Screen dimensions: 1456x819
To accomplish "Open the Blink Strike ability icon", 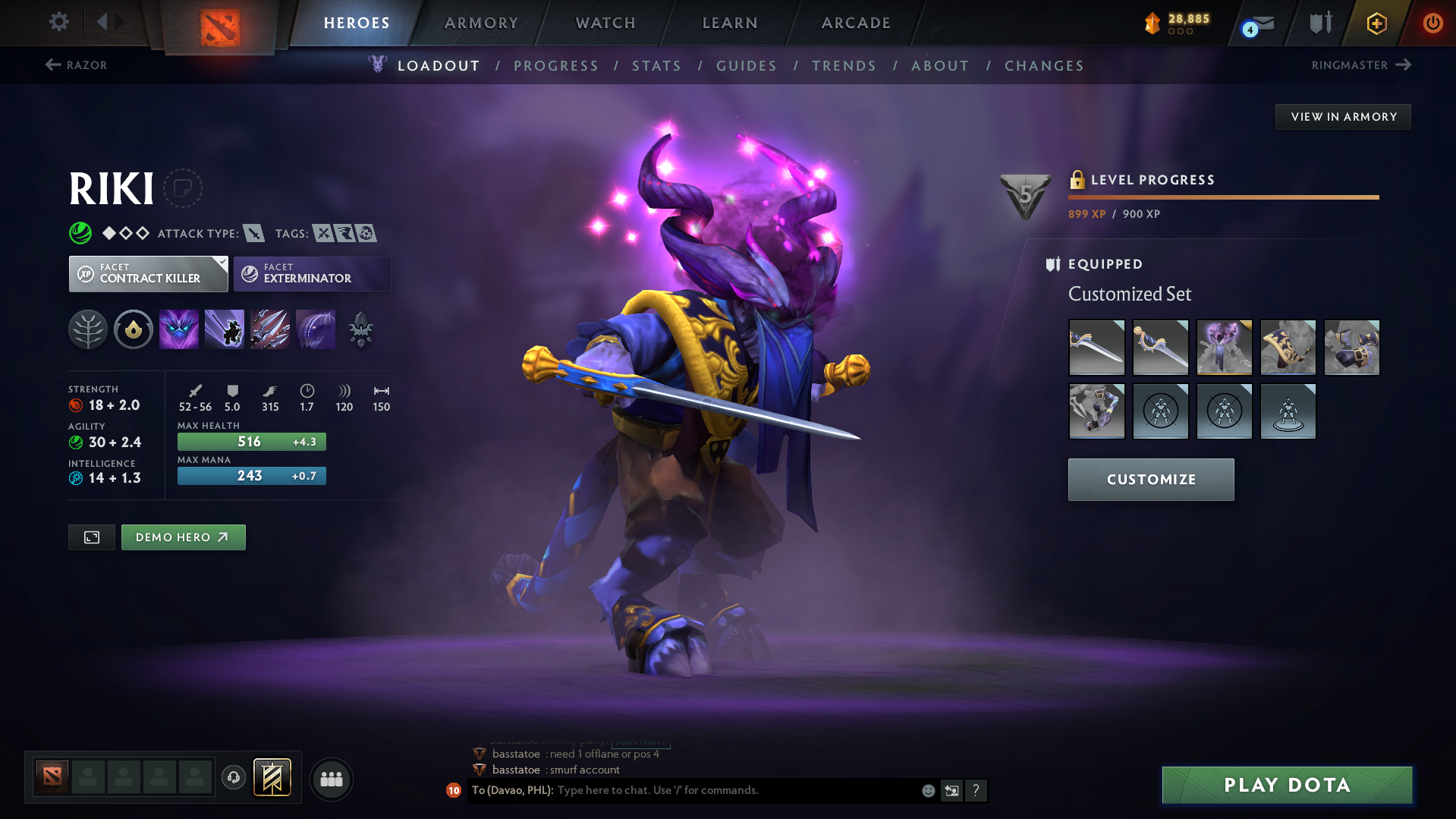I will pyautogui.click(x=225, y=329).
